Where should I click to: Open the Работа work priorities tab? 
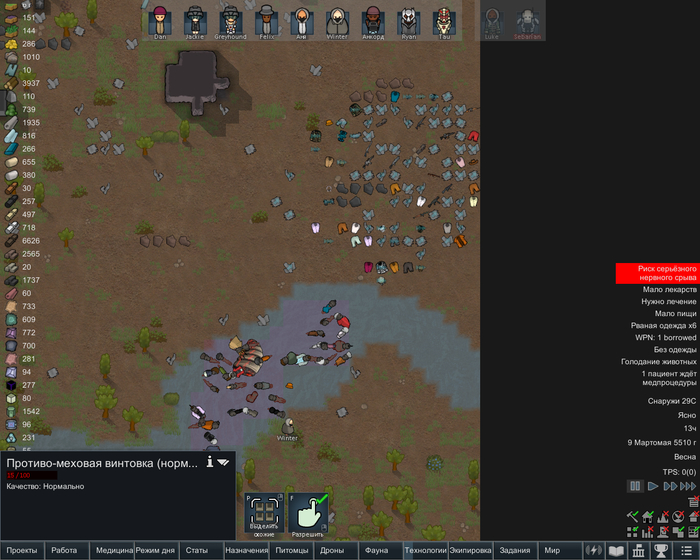64,550
